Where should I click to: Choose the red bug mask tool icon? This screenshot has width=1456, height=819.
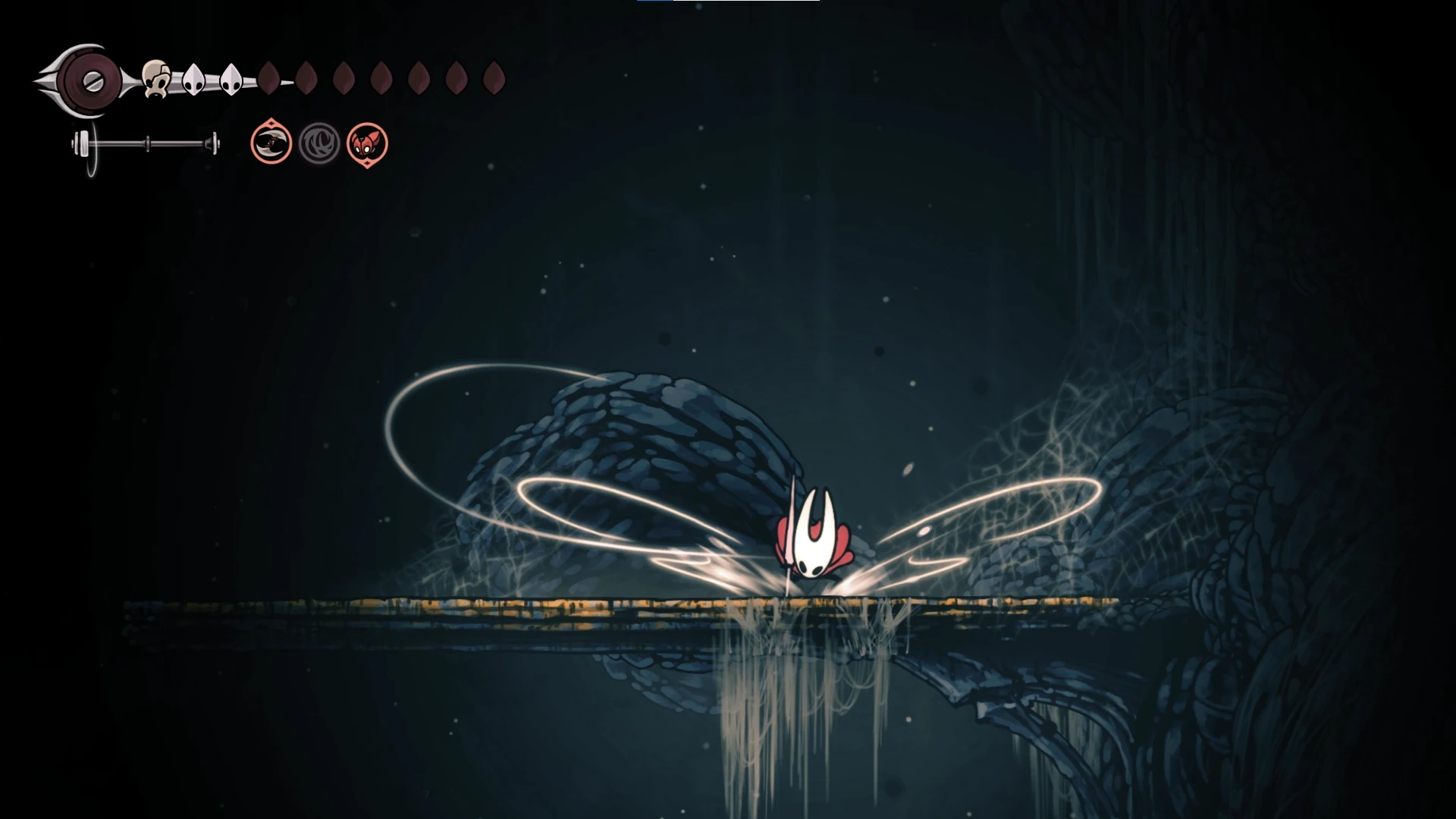[367, 143]
